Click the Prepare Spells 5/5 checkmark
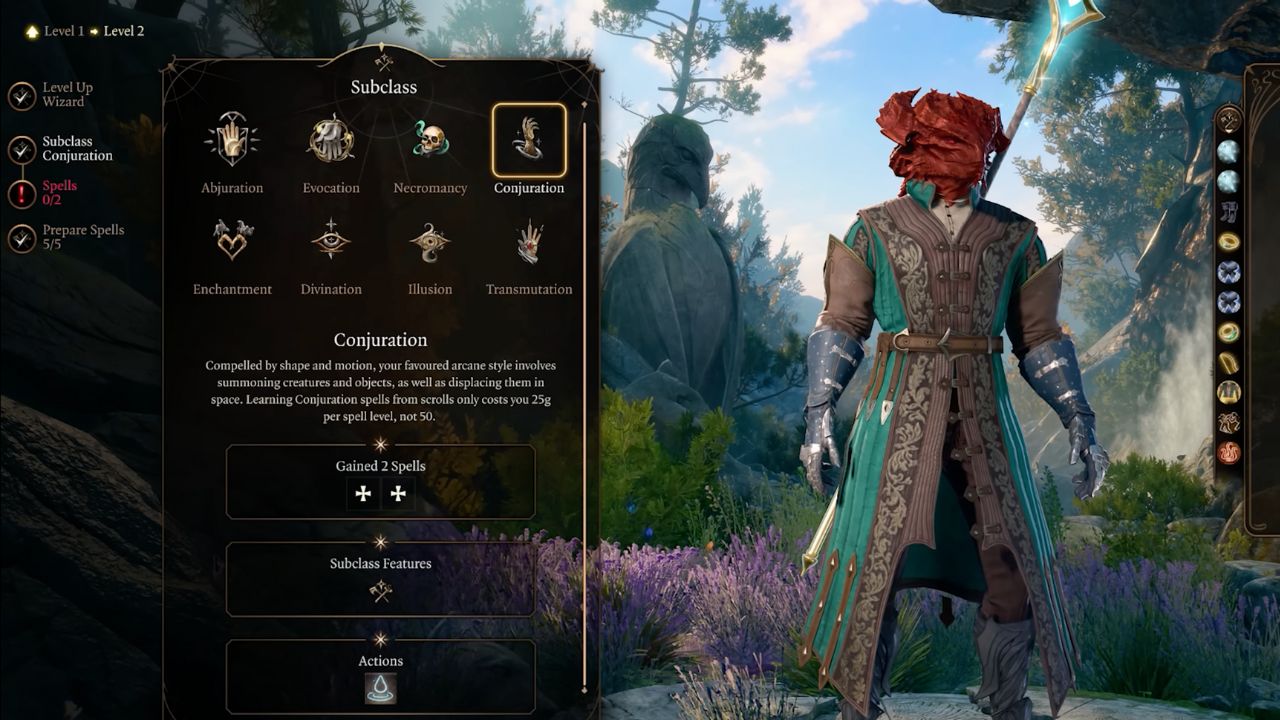This screenshot has width=1280, height=720. tap(22, 237)
